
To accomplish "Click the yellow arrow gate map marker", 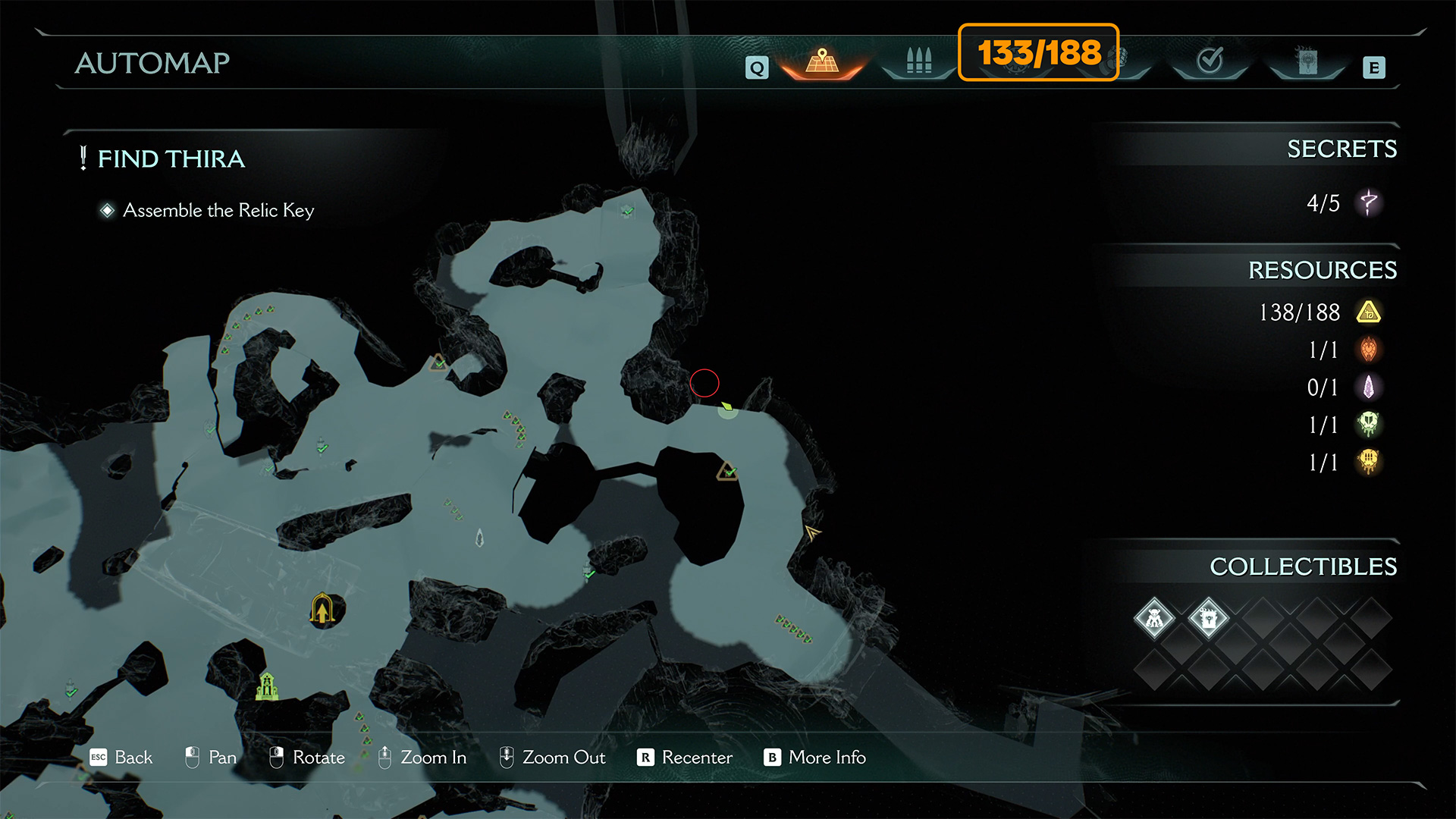I will click(322, 609).
